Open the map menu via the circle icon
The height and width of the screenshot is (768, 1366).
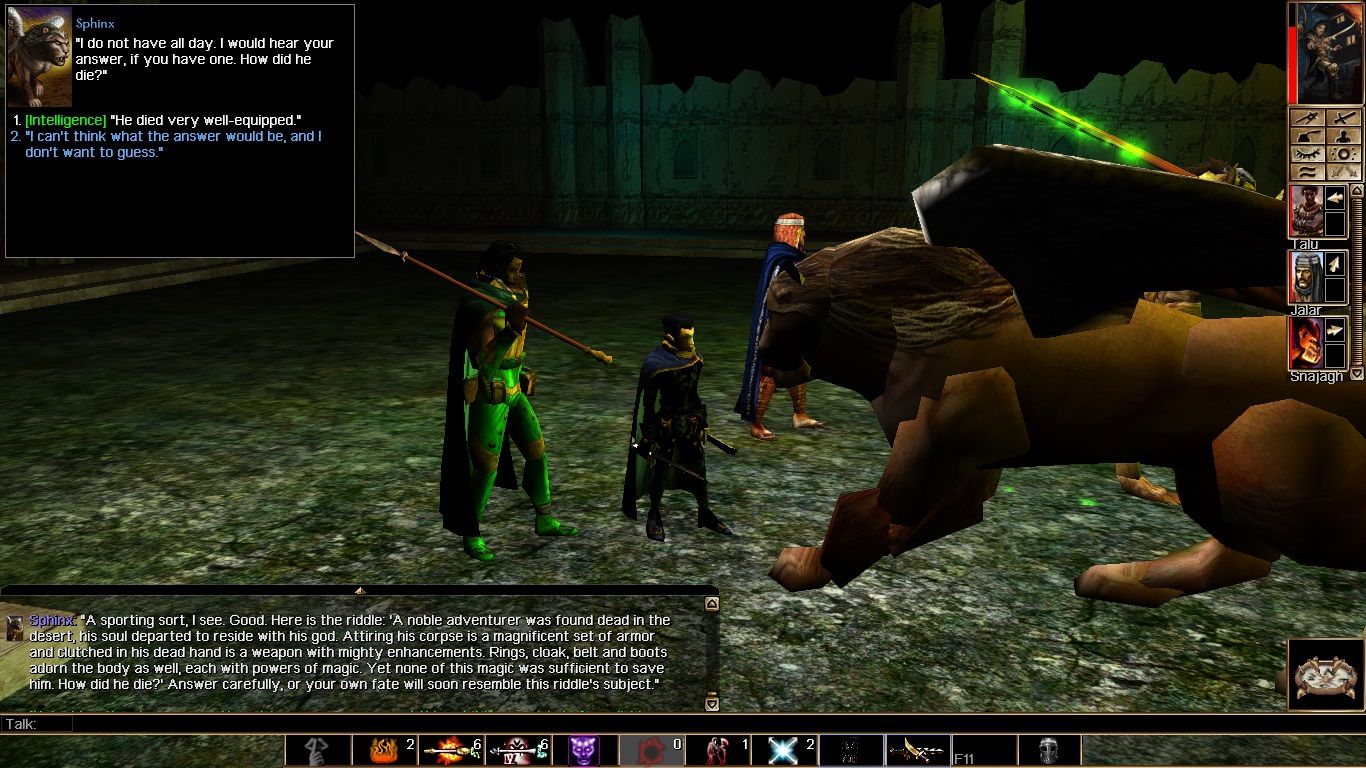[x=1344, y=153]
